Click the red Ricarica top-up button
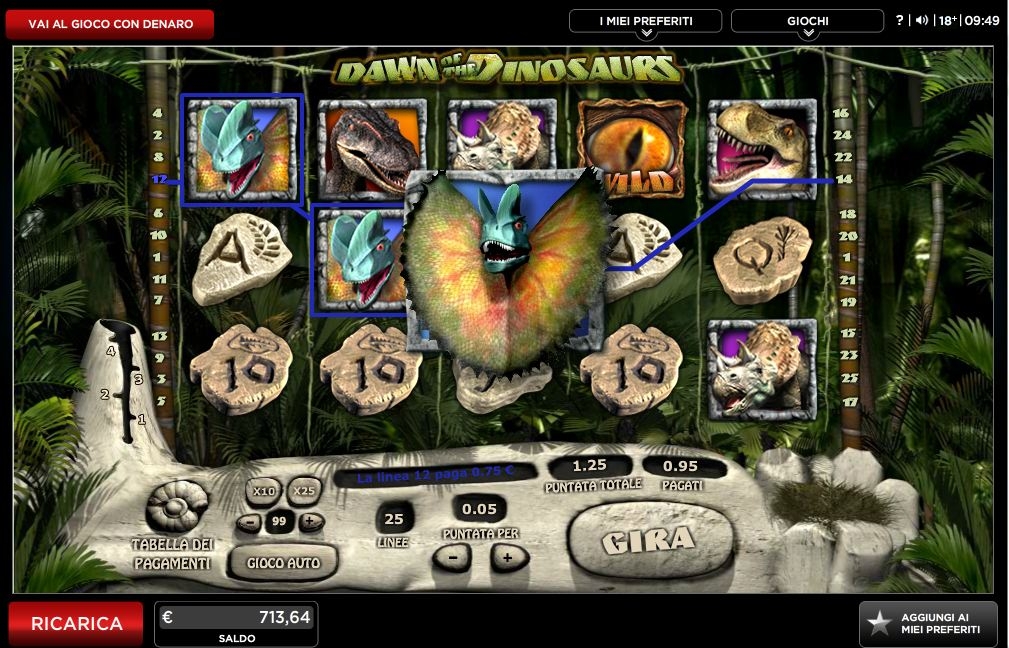The height and width of the screenshot is (648, 1009). click(76, 623)
